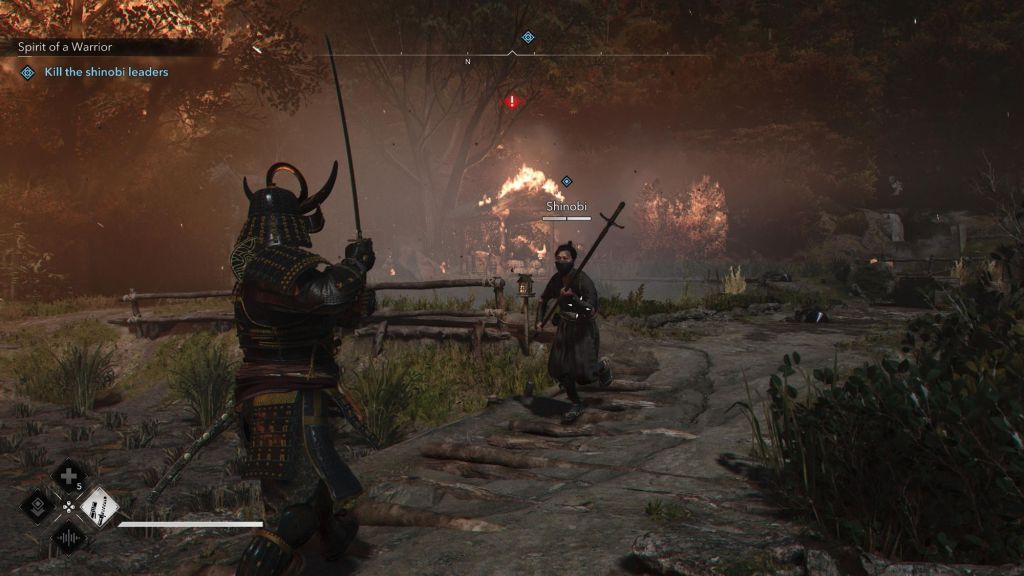Click the Kill the shinobi leaders objective

pyautogui.click(x=106, y=72)
